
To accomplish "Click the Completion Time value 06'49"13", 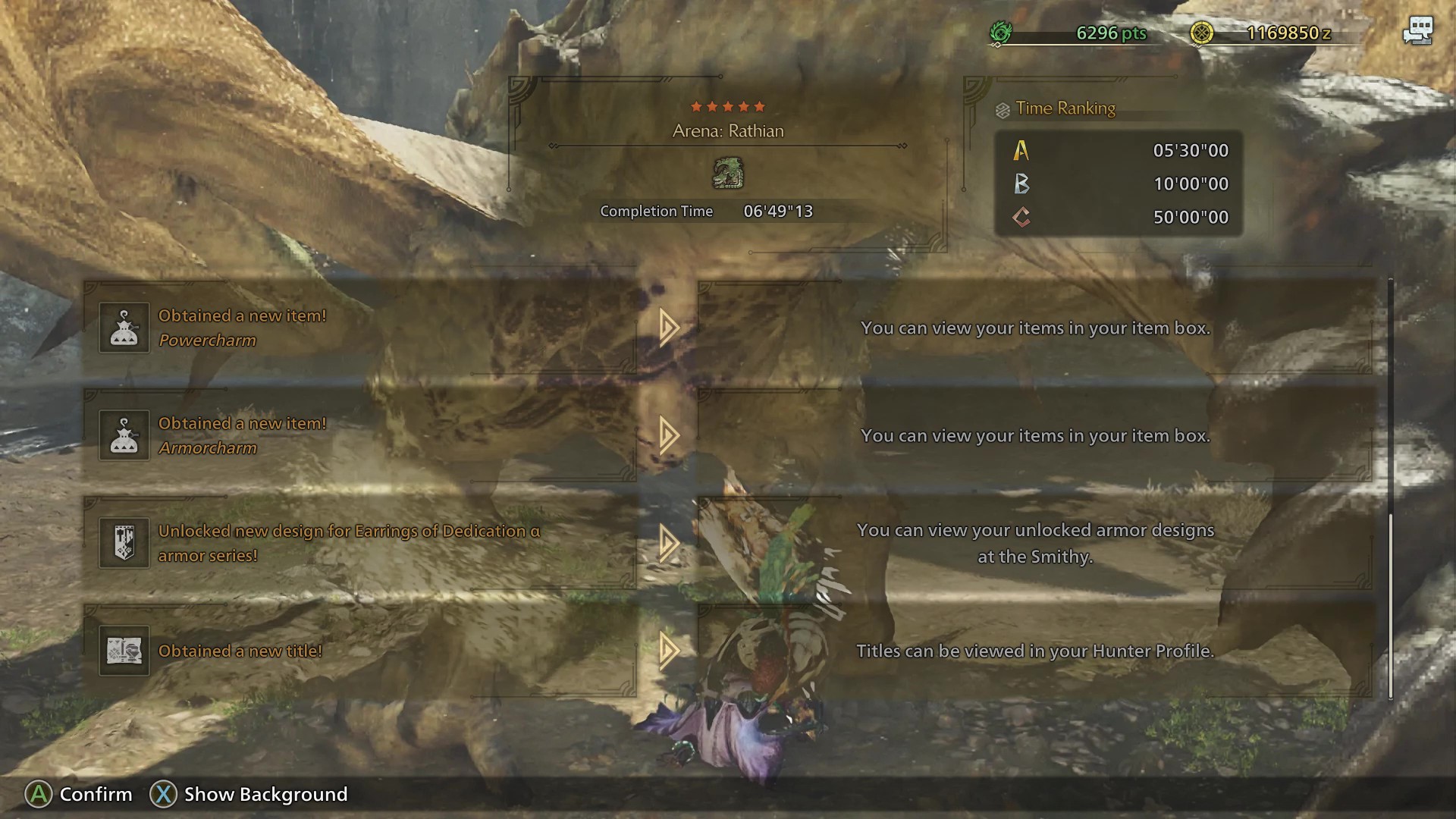I will 777,211.
